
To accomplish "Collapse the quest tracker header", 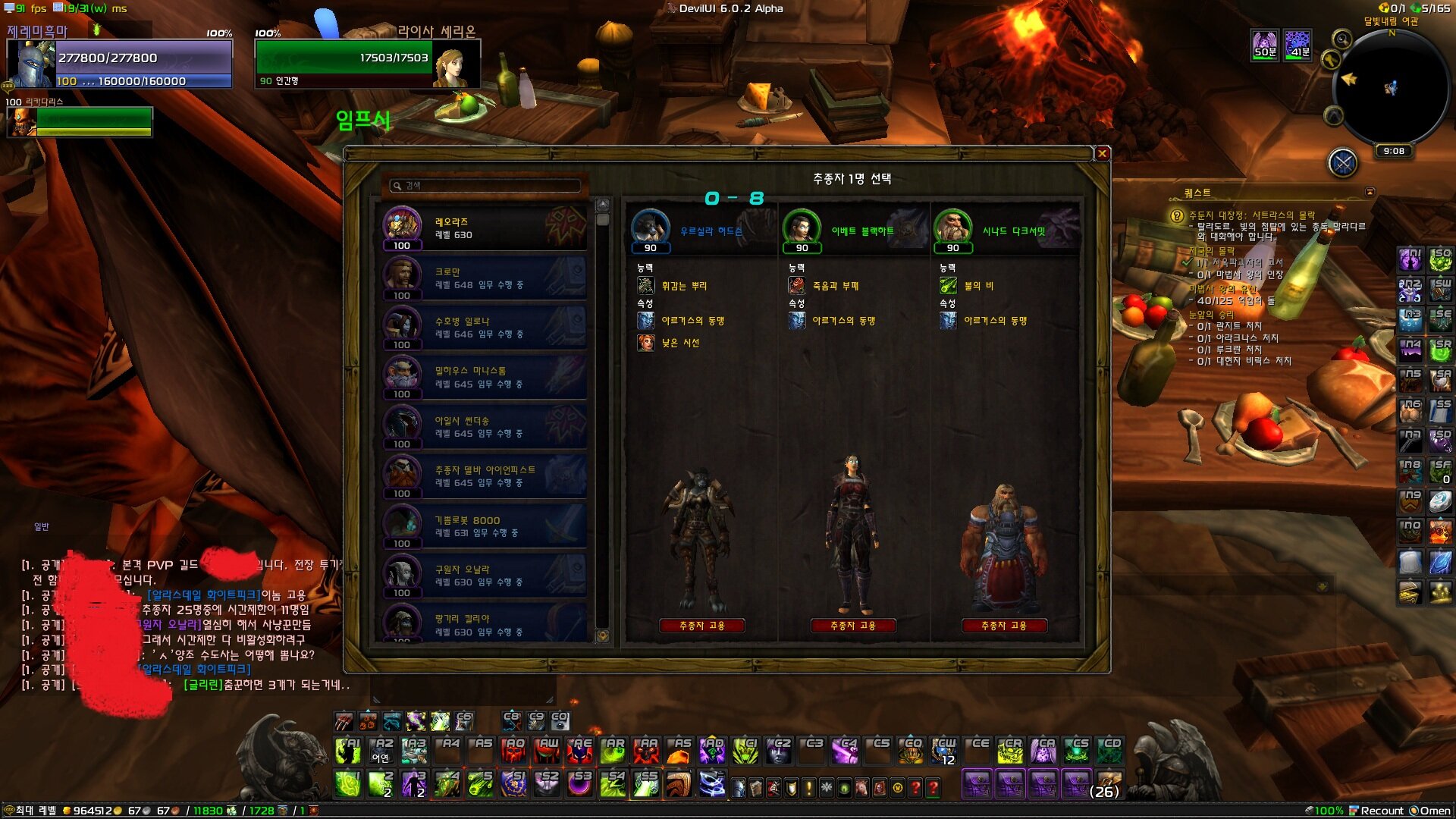I will (1370, 193).
